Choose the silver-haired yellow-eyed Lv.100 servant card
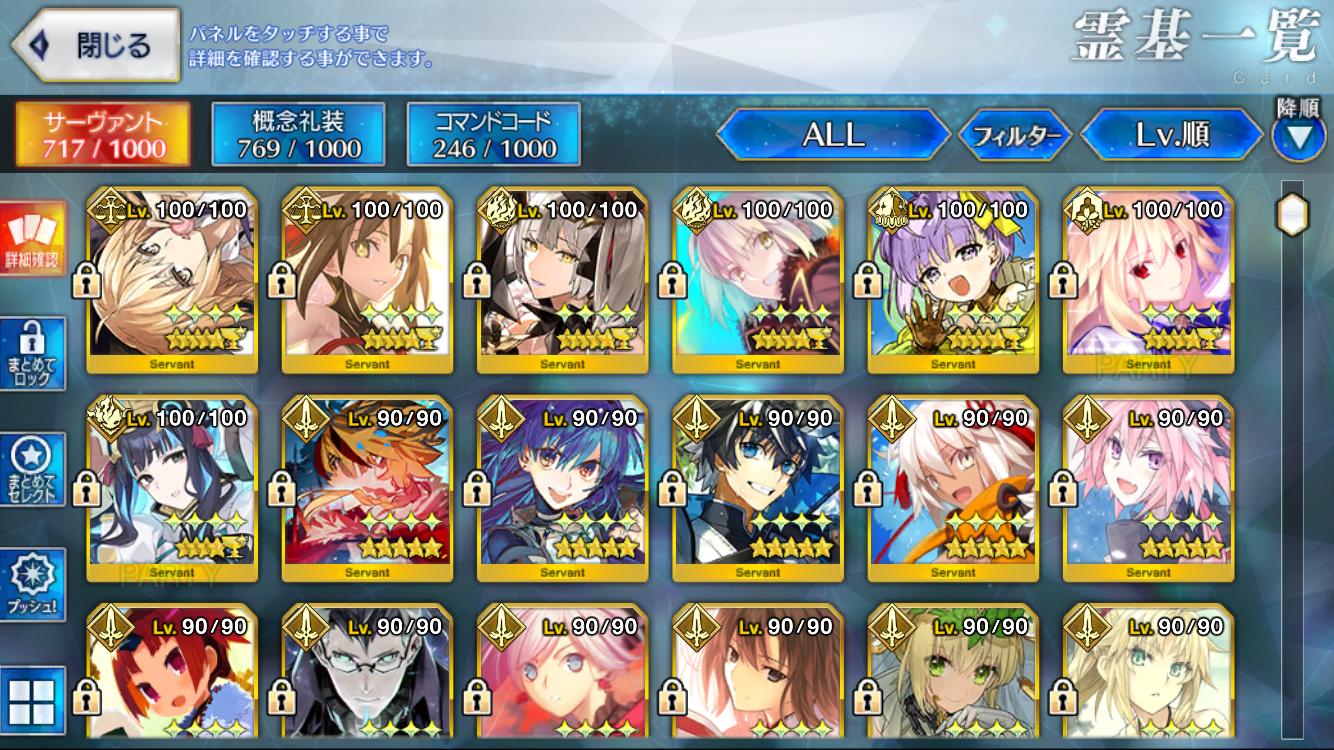Screen dimensions: 1334x750 coord(562,281)
